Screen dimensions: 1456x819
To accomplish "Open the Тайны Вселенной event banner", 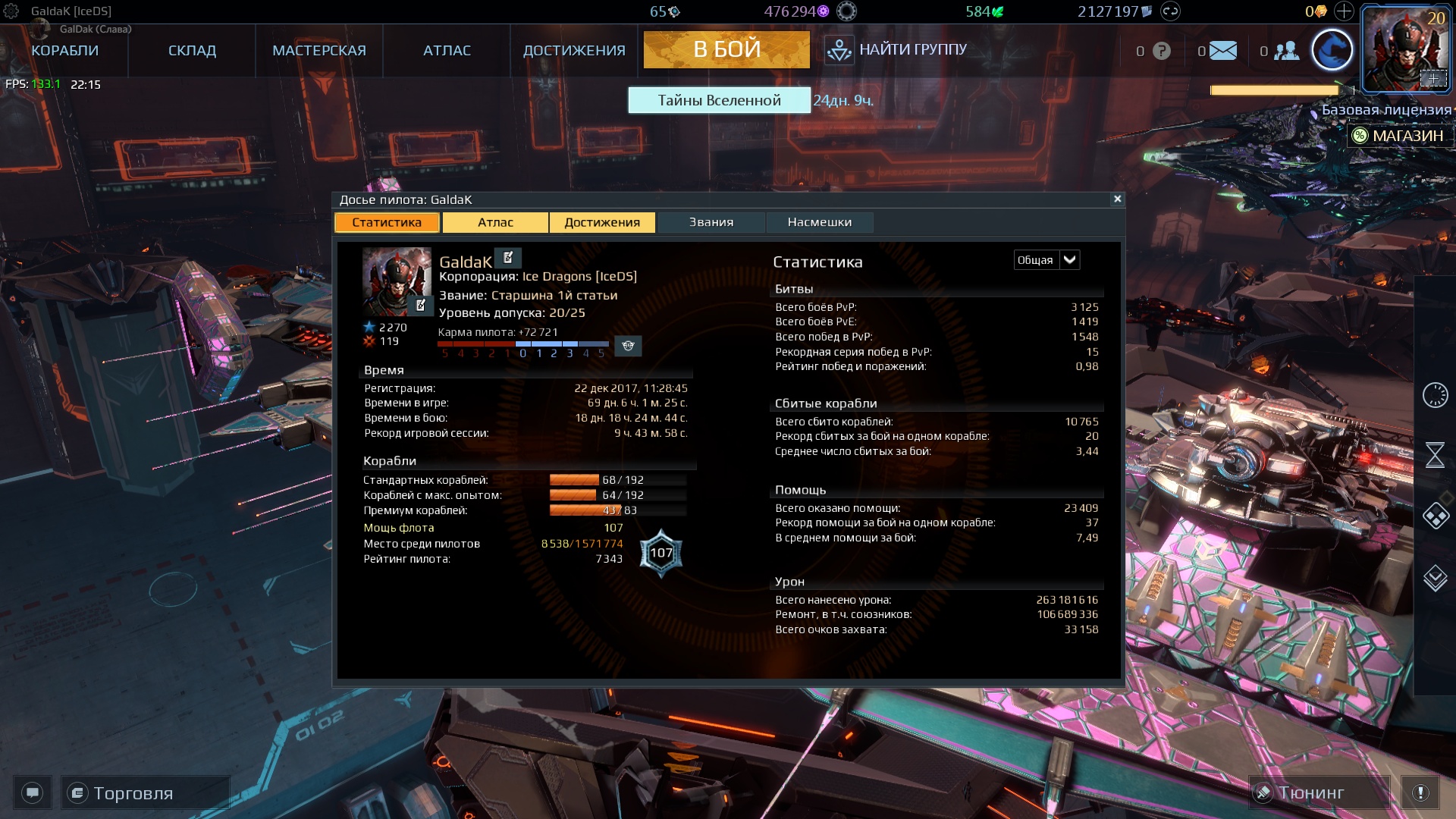I will pos(719,100).
